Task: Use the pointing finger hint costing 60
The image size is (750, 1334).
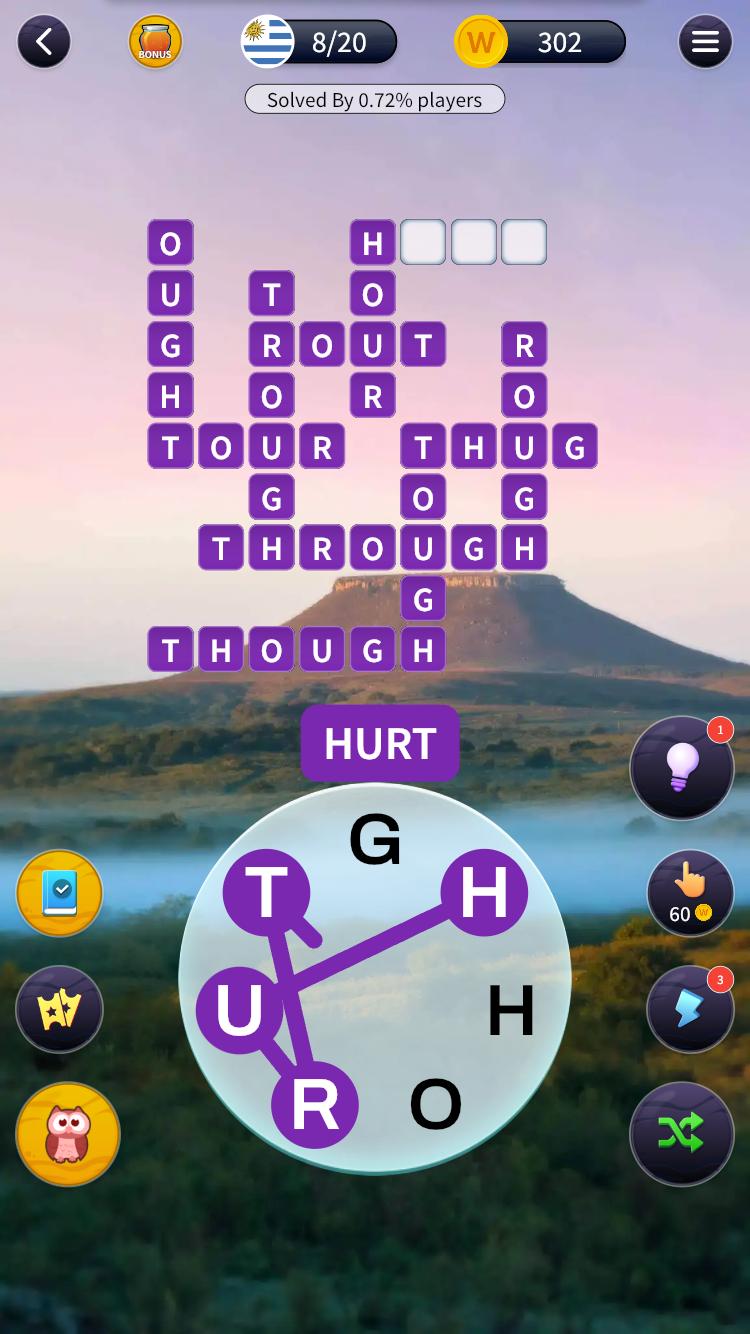Action: coord(690,894)
